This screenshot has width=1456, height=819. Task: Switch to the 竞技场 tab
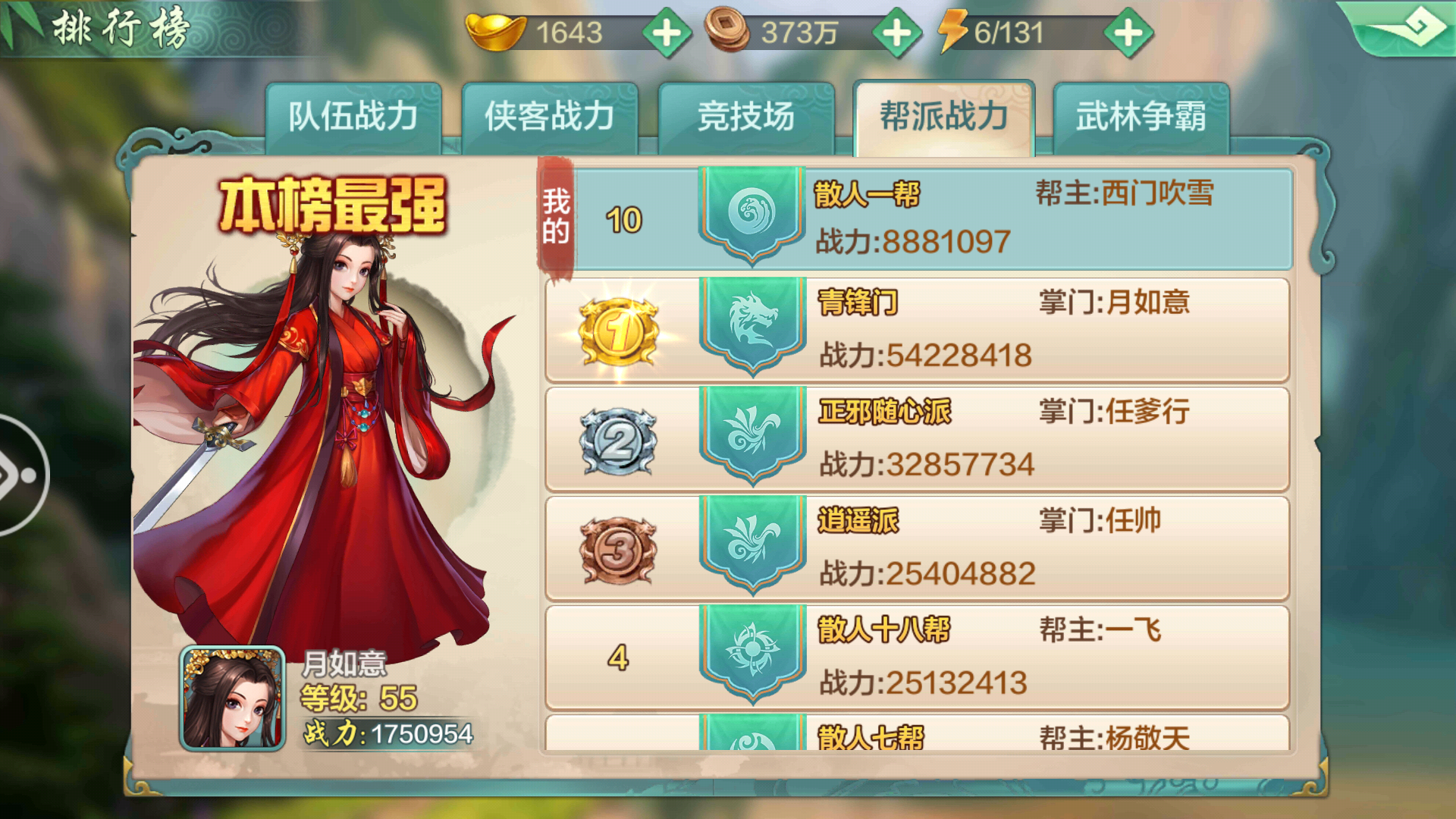(747, 114)
